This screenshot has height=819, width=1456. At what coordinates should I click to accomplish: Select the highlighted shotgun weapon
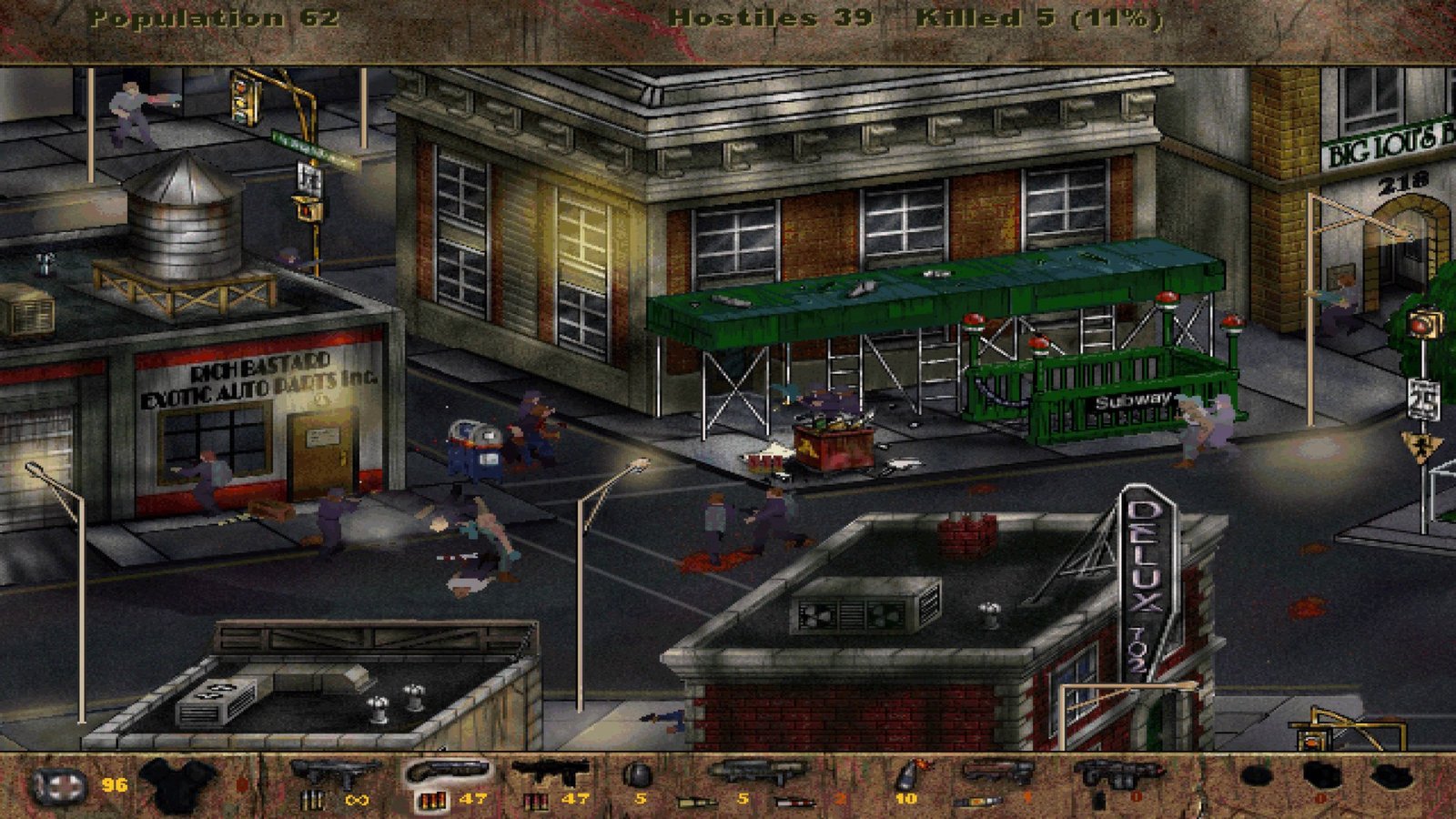pyautogui.click(x=448, y=773)
